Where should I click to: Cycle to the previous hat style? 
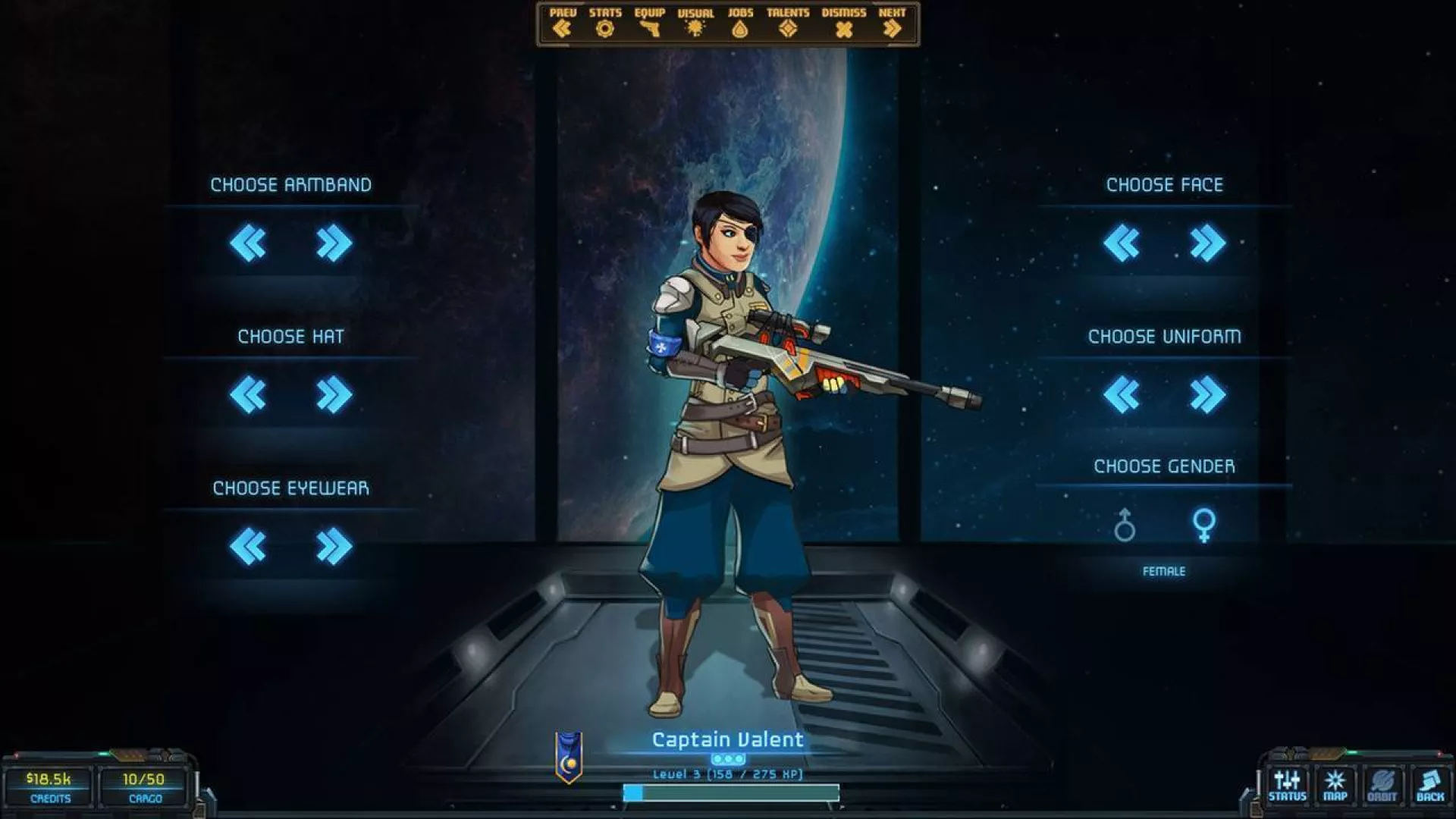pos(250,394)
